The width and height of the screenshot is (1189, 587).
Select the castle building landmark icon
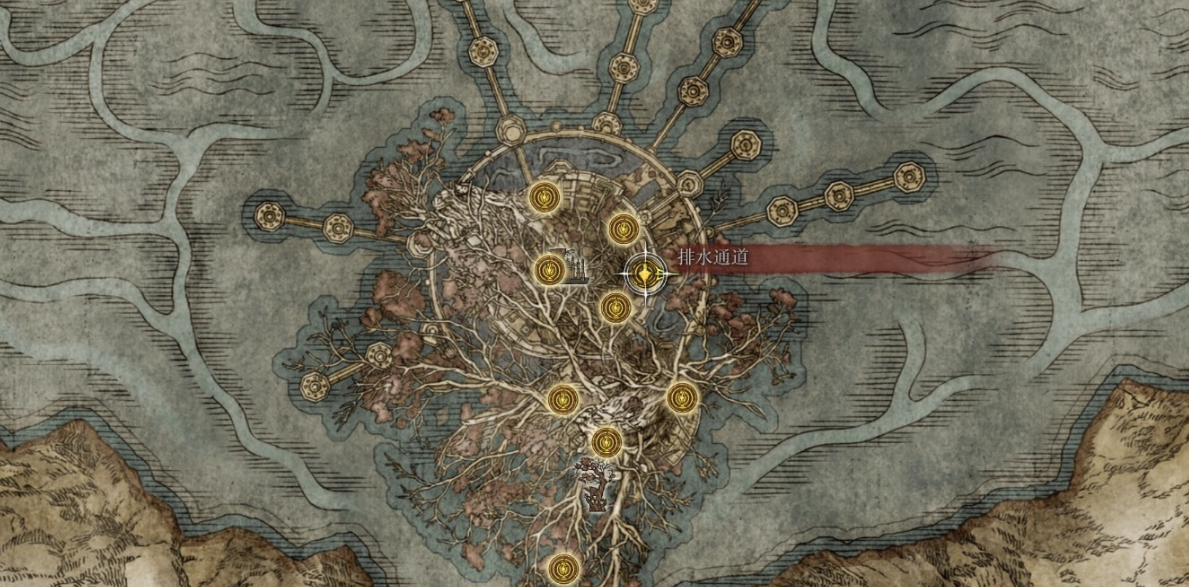pos(575,268)
